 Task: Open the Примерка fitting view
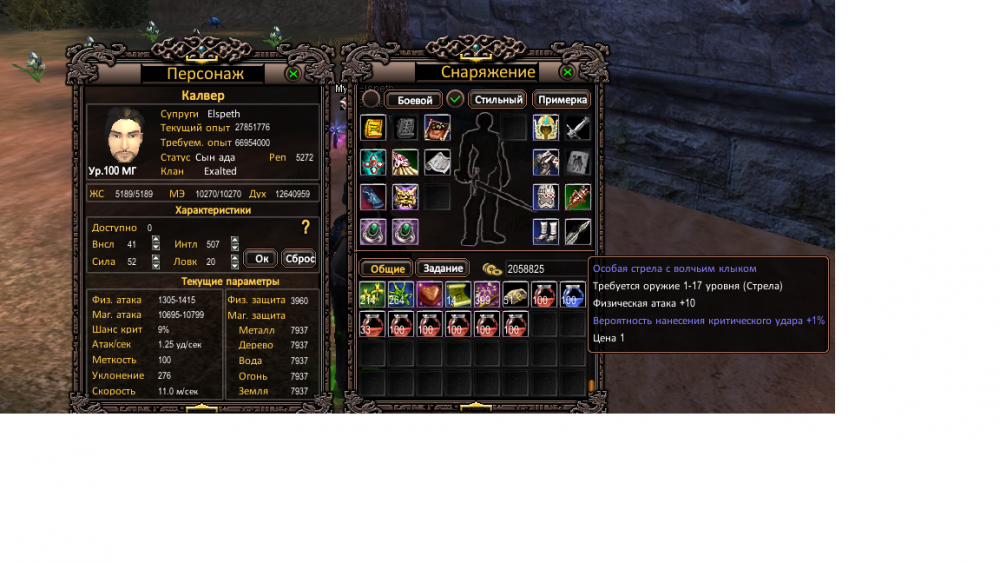[561, 100]
